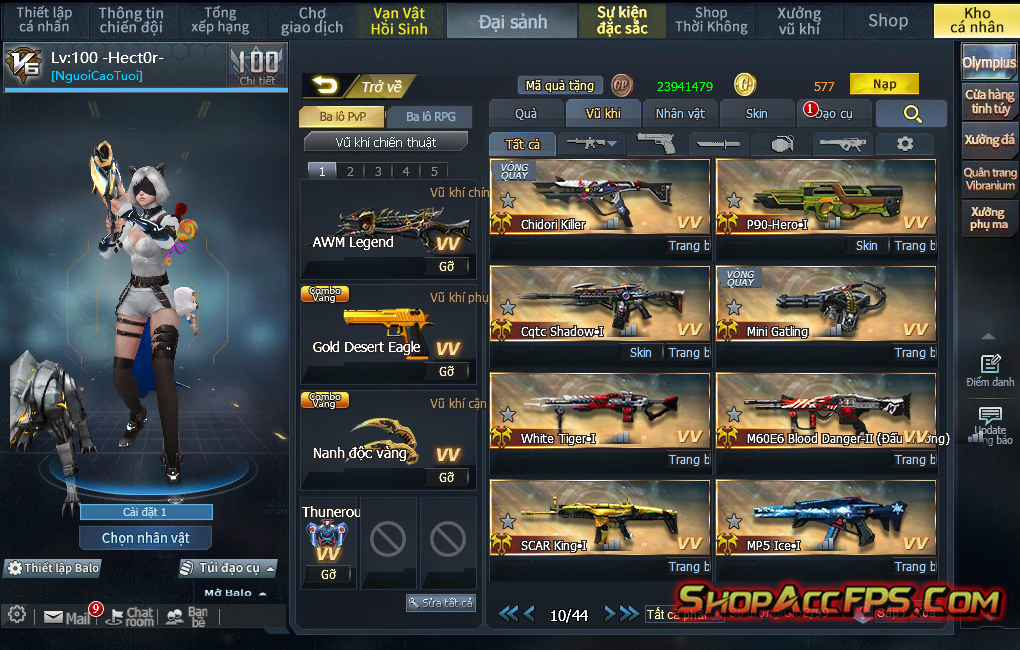Select the Ba lô RPG tab
The image size is (1020, 650).
(430, 117)
